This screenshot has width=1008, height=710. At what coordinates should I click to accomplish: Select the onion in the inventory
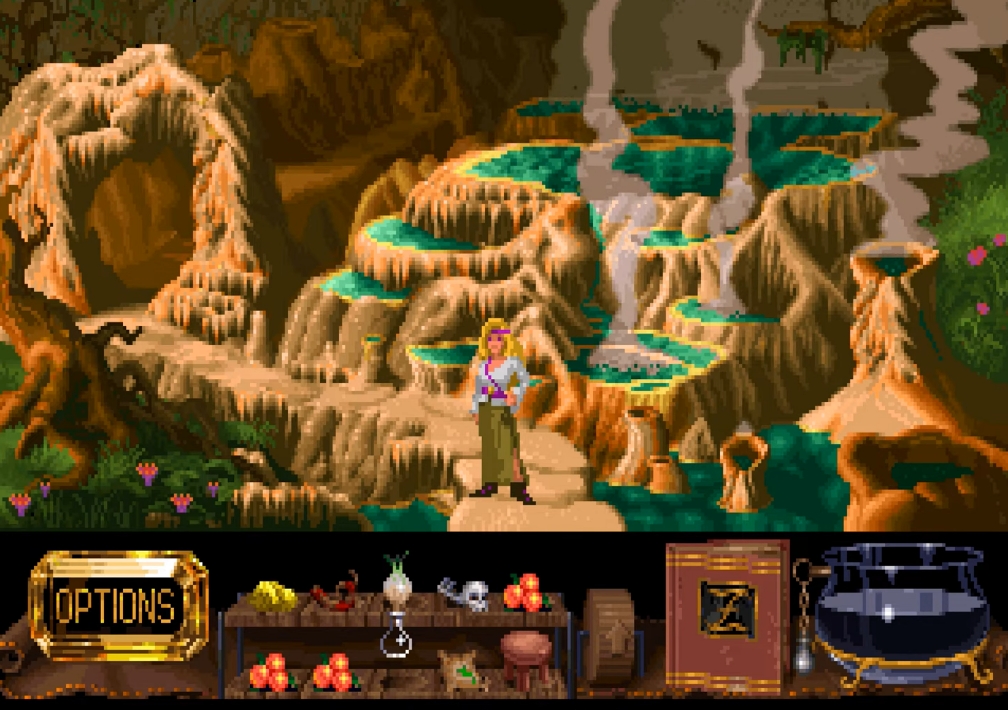(397, 579)
